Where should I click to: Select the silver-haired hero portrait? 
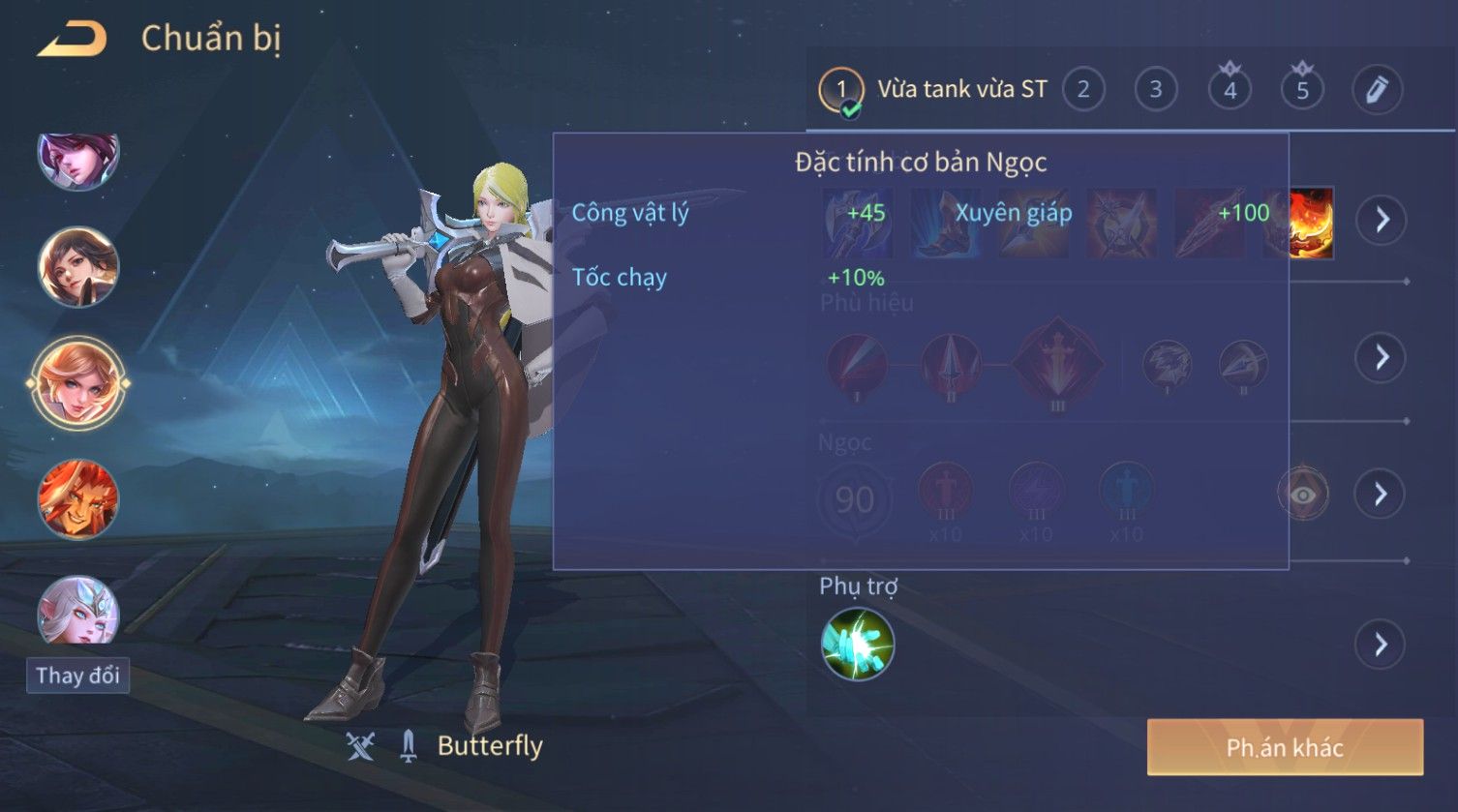77,612
